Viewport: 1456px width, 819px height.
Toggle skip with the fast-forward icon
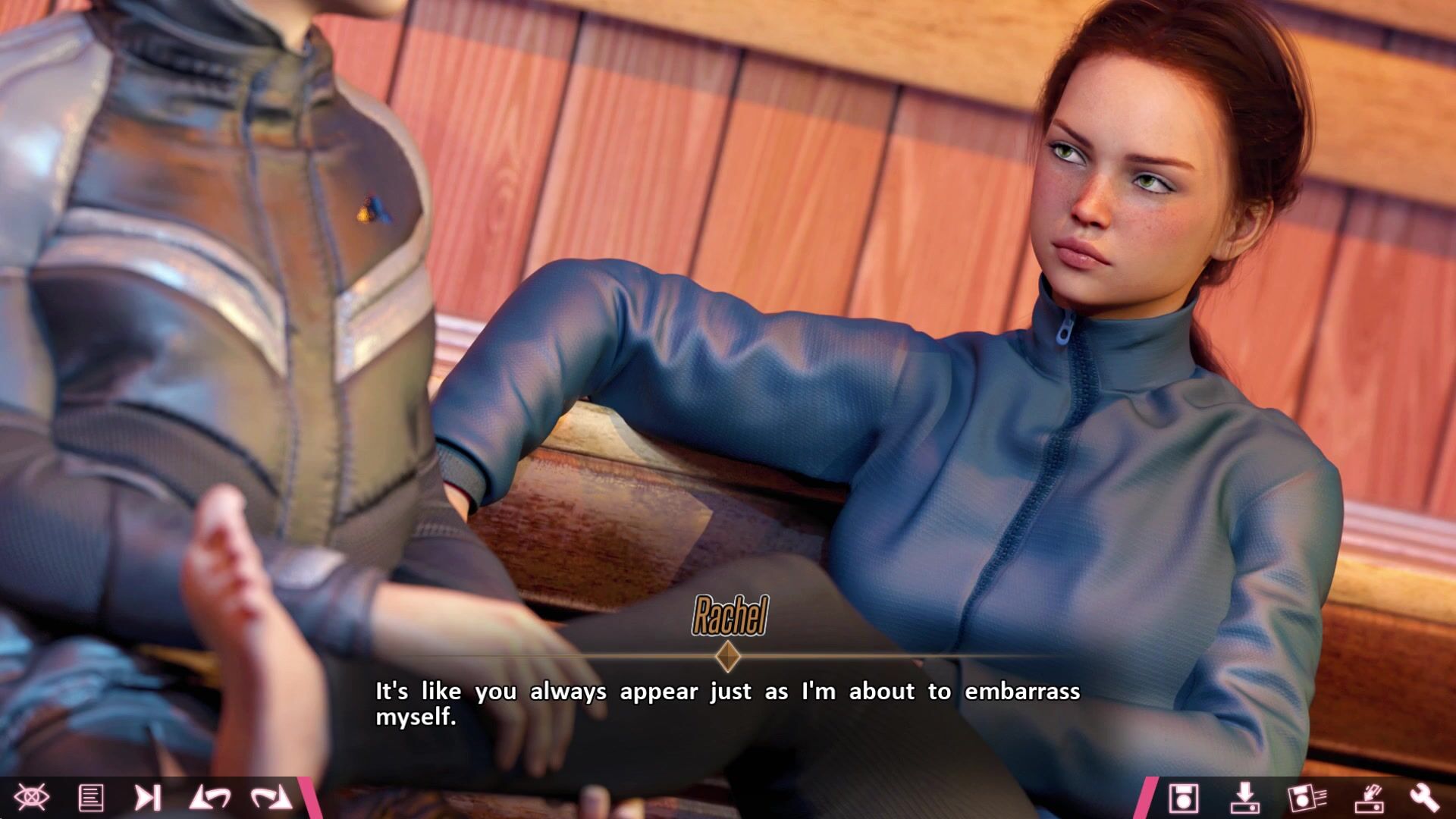click(148, 798)
